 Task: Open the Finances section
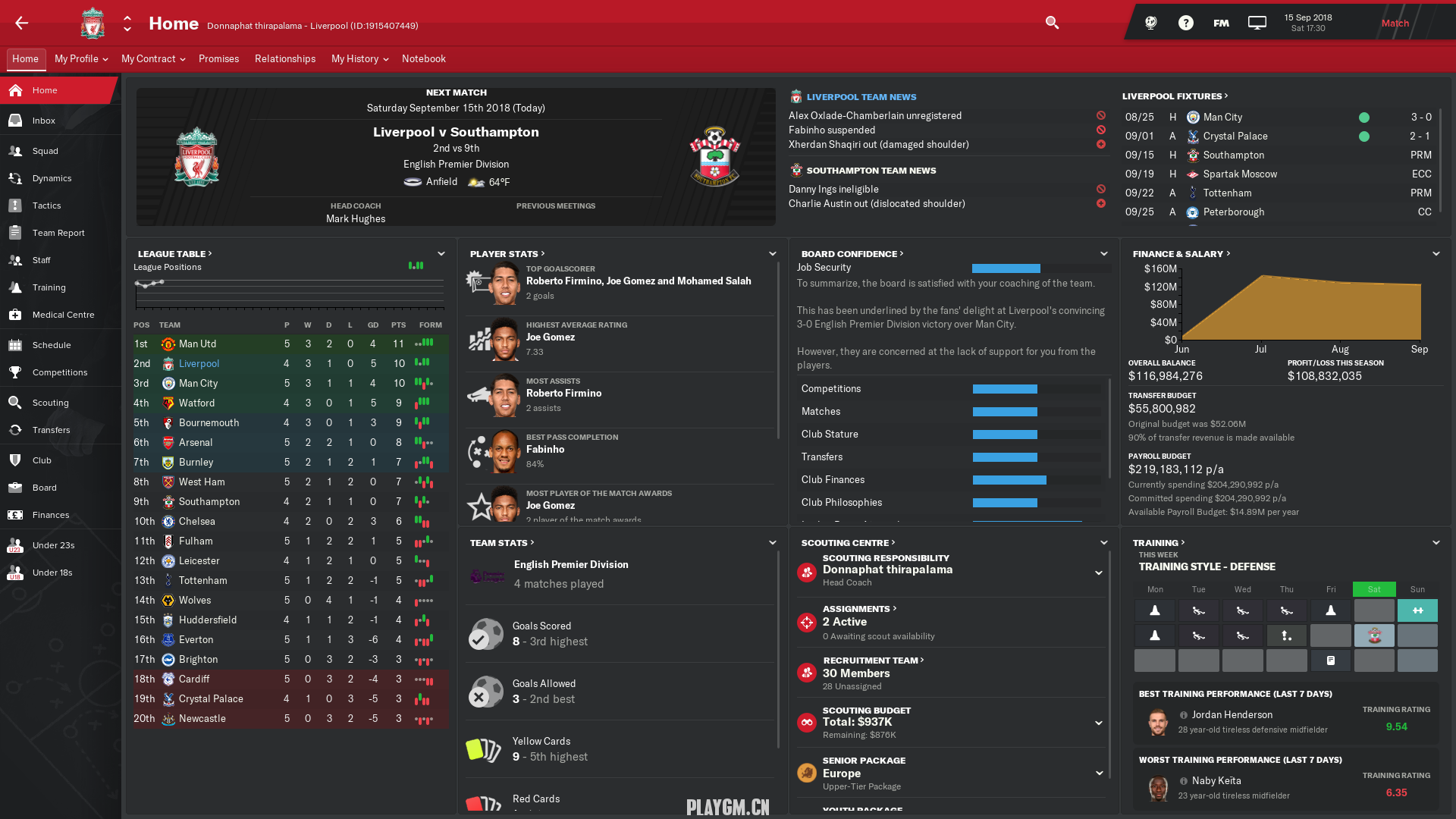pos(50,515)
